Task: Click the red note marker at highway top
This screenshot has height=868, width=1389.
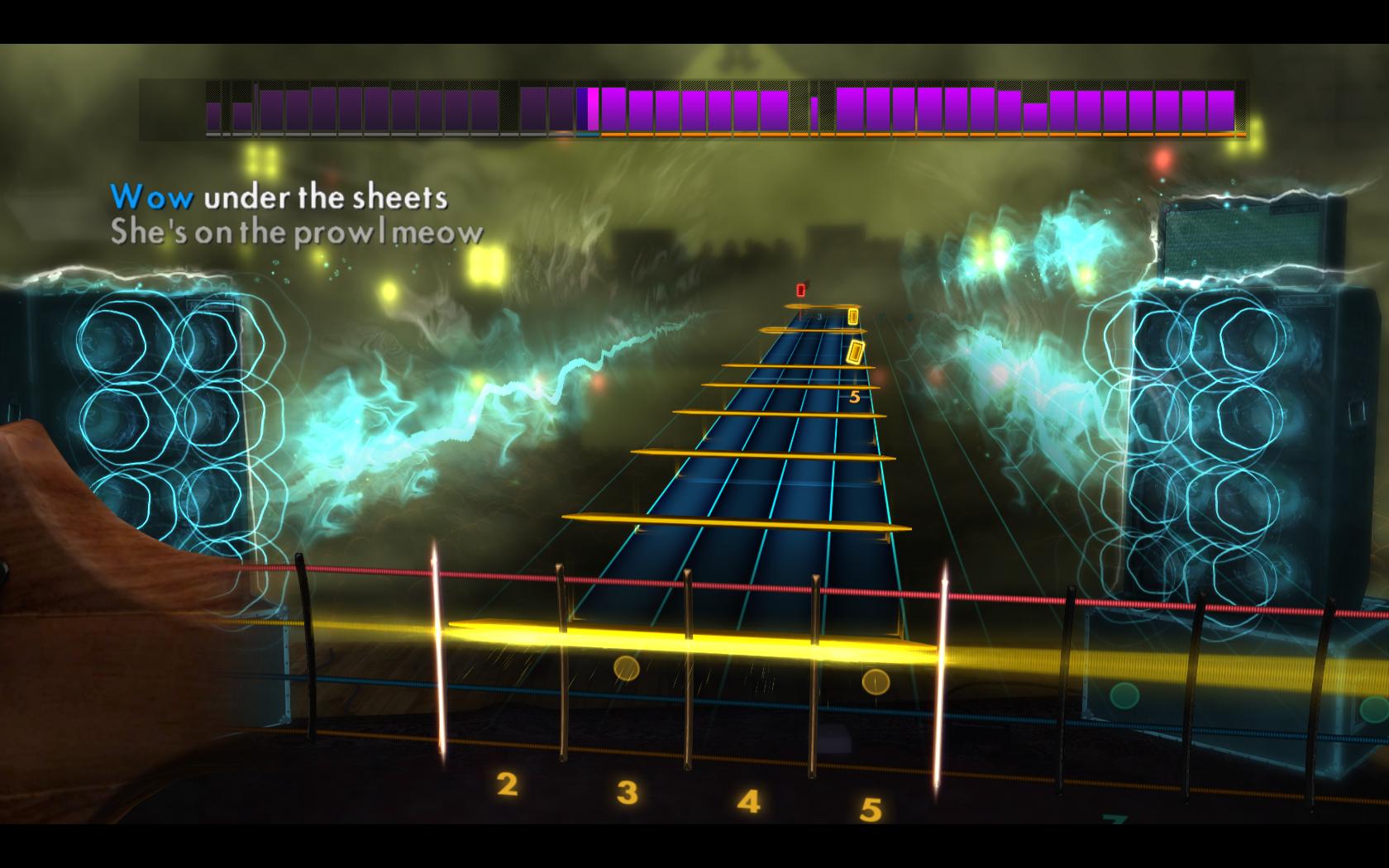Action: tap(800, 290)
